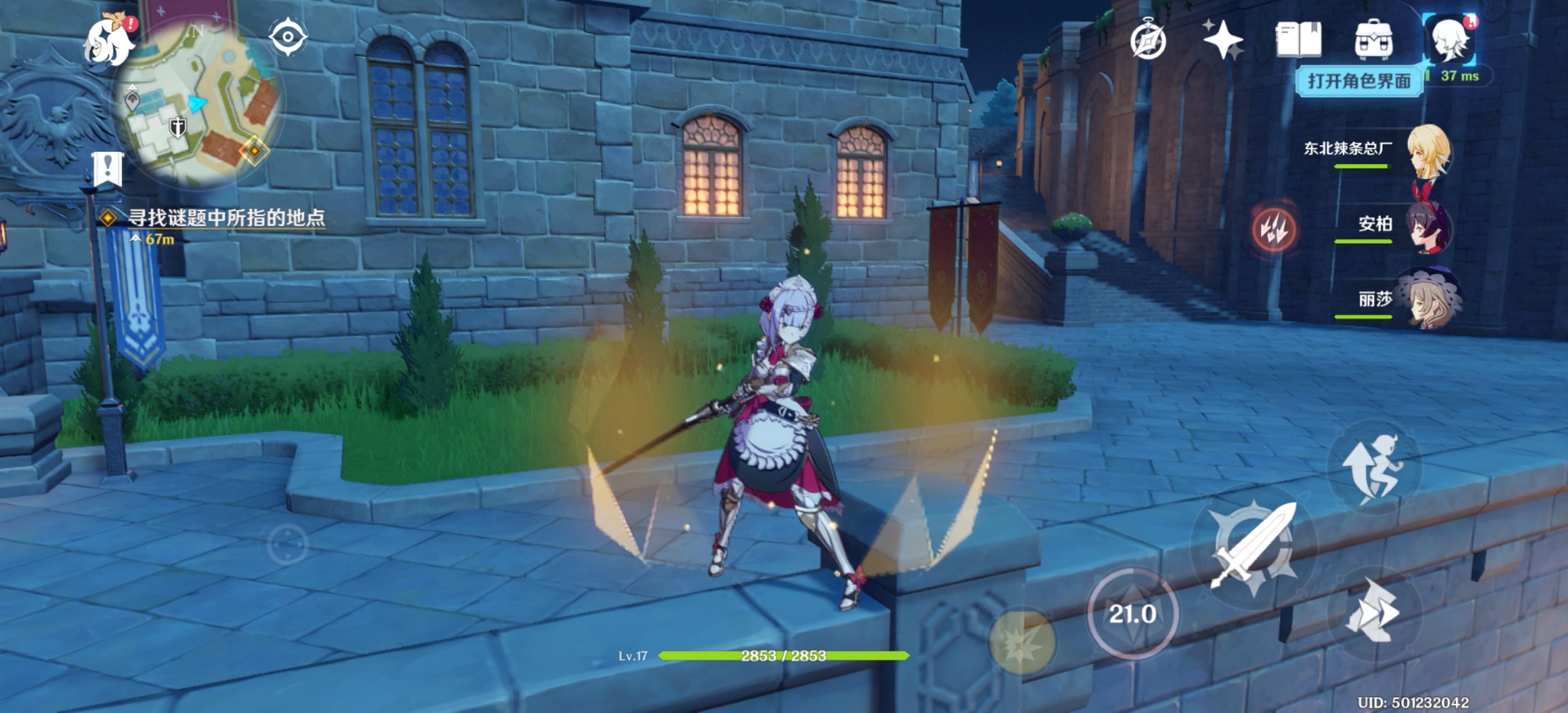
Task: Select the tracked quest objective text
Action: pyautogui.click(x=226, y=218)
